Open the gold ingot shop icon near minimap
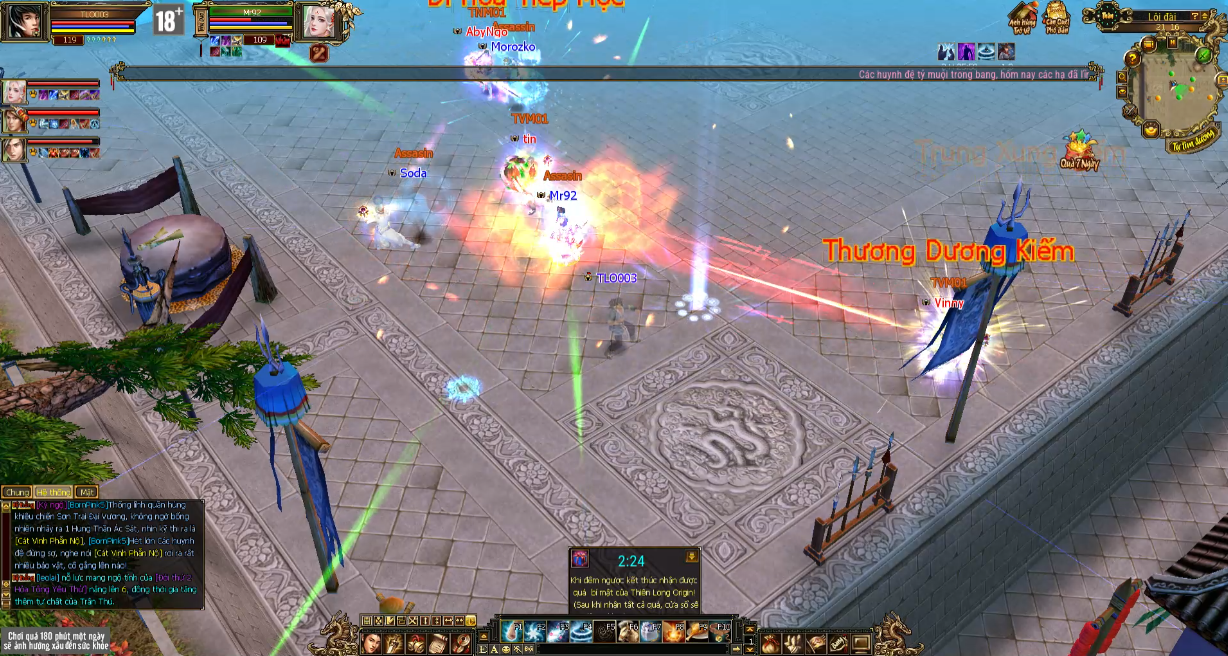Viewport: 1228px width, 656px height. 1151,129
